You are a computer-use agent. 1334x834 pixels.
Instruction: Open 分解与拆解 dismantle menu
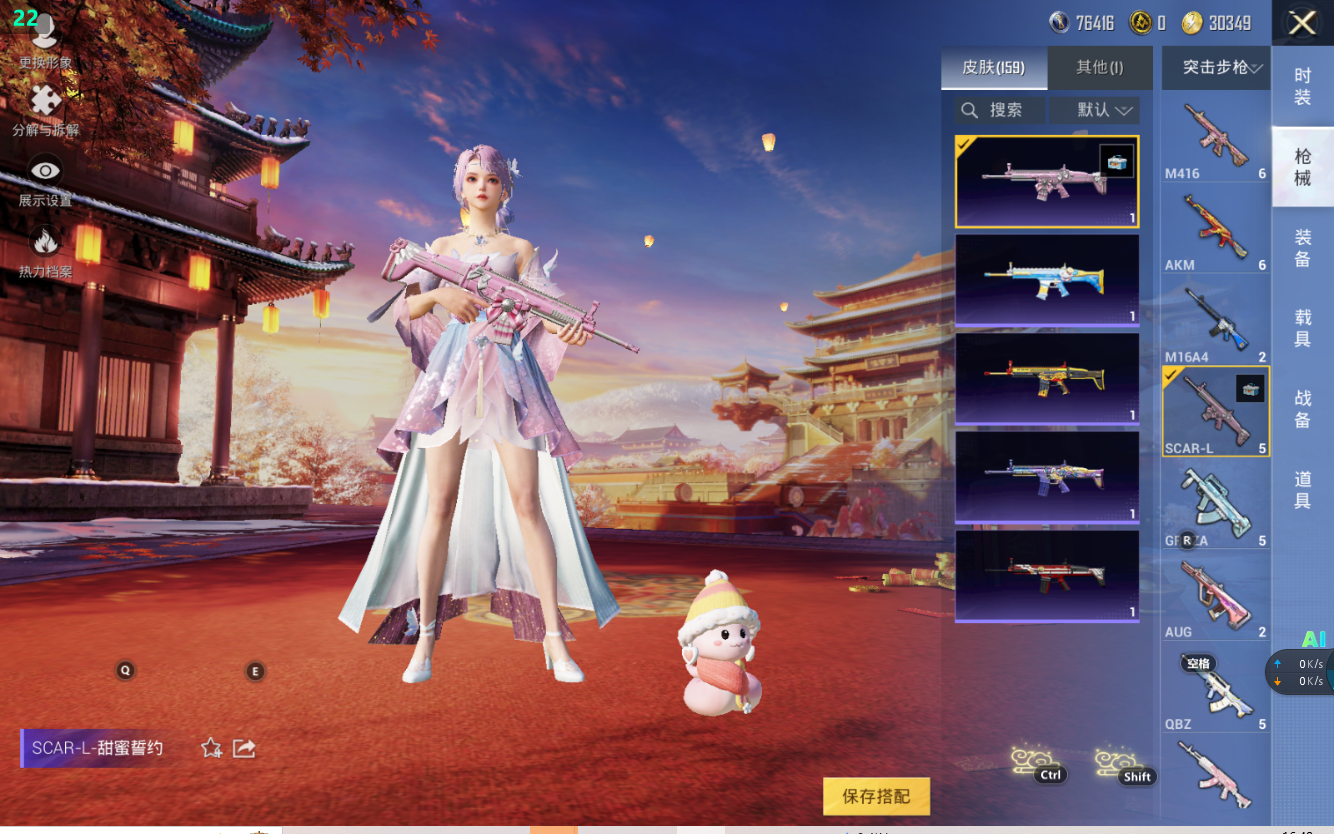(x=45, y=110)
